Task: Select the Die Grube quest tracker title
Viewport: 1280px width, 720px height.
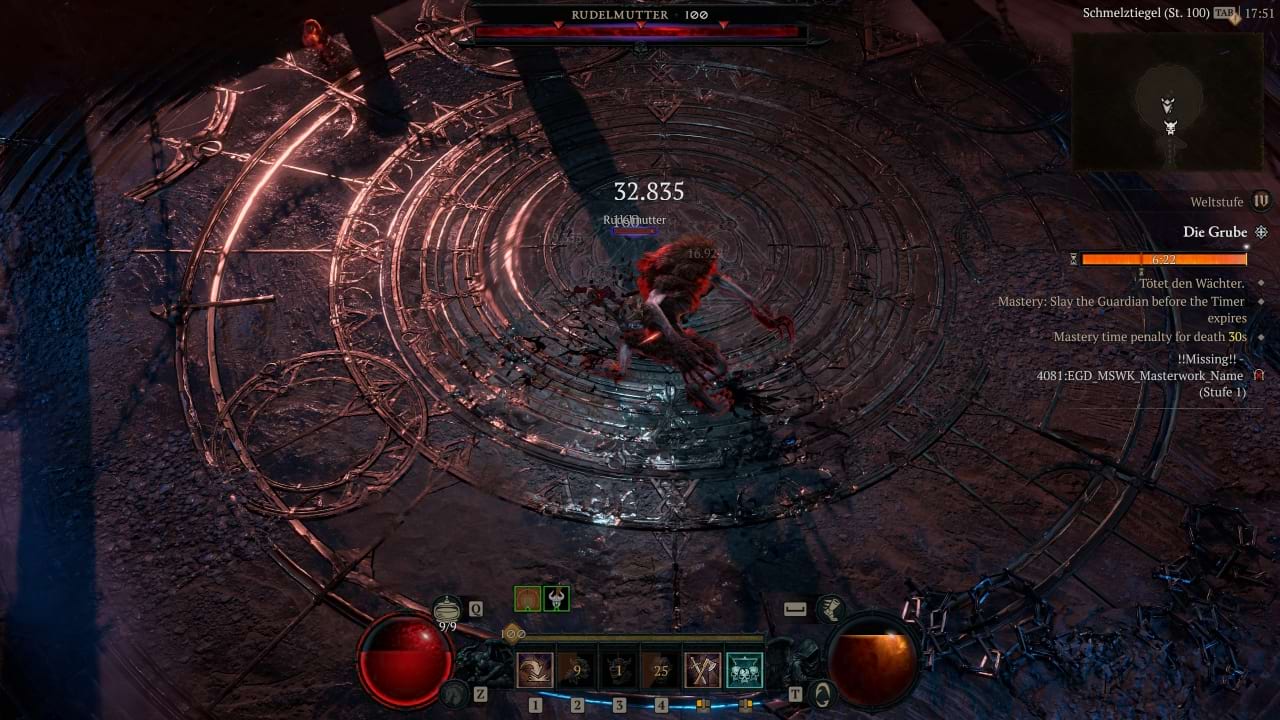Action: tap(1215, 232)
